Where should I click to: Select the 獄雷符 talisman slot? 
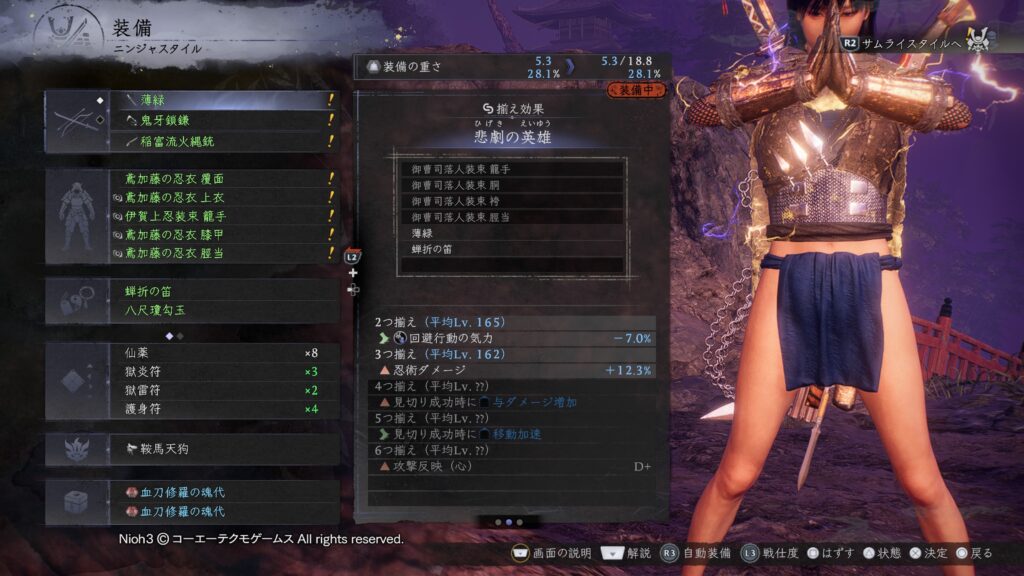click(220, 390)
